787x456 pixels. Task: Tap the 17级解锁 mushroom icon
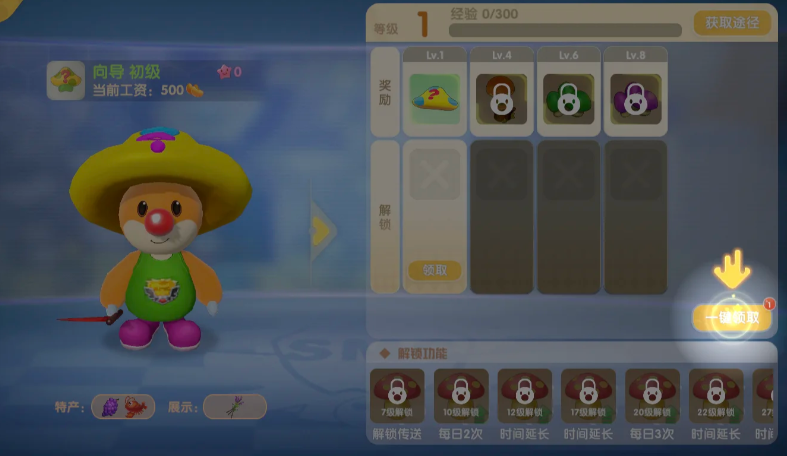(x=588, y=395)
